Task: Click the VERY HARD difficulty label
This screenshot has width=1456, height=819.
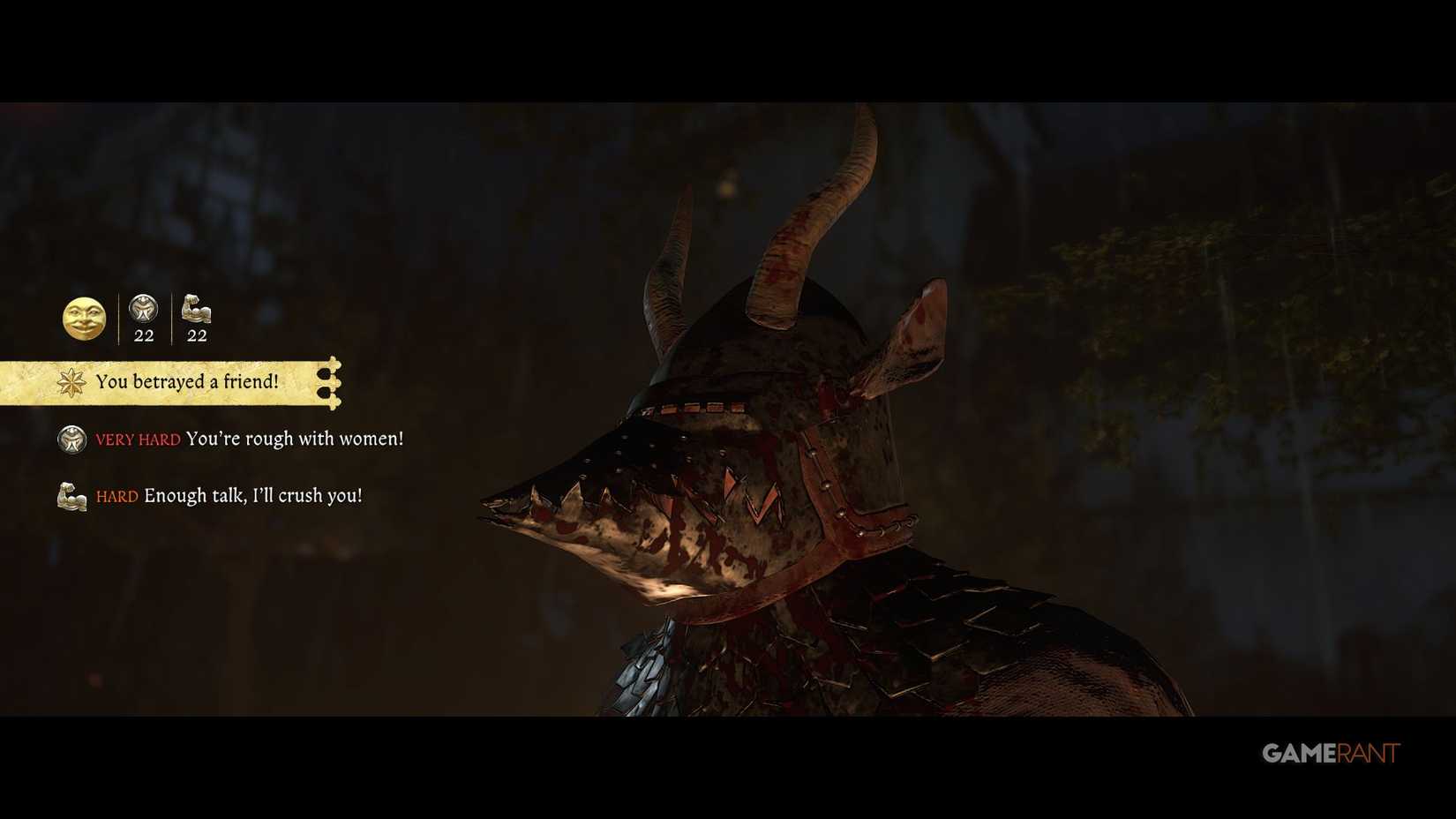Action: point(137,440)
